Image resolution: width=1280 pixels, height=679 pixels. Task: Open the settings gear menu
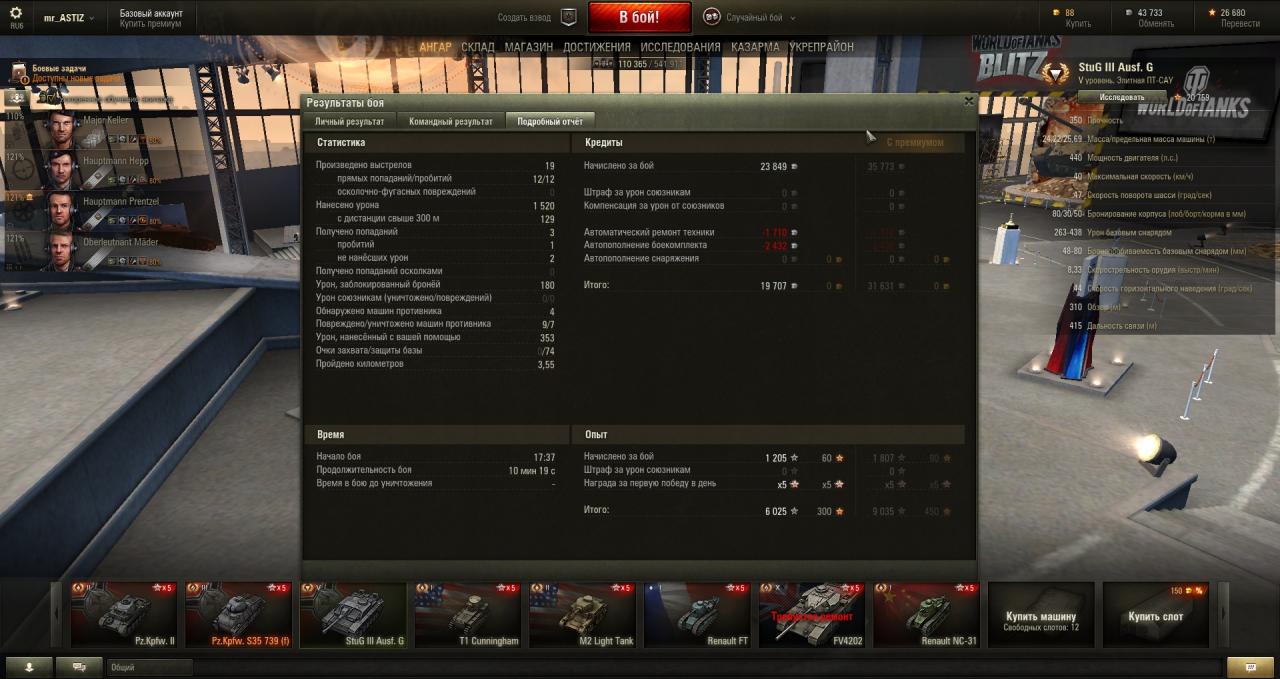point(16,14)
